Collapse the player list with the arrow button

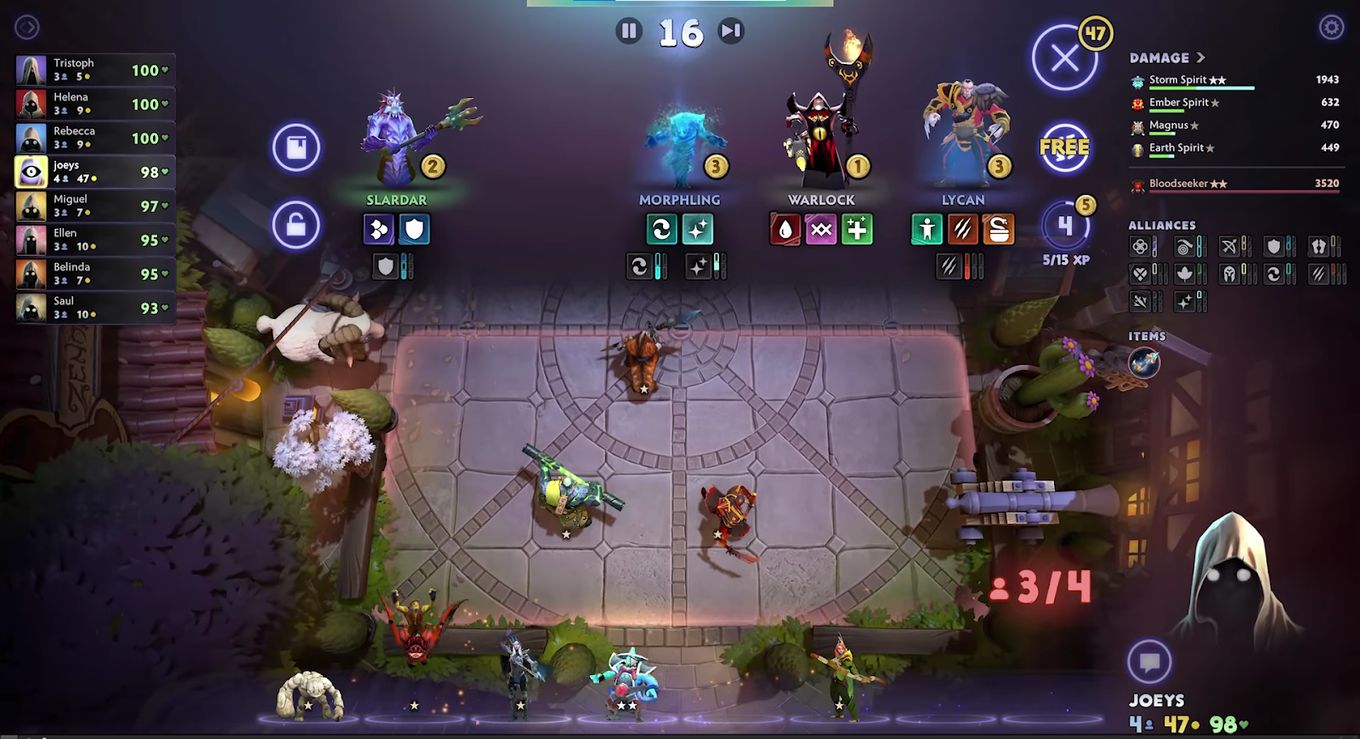pyautogui.click(x=27, y=27)
